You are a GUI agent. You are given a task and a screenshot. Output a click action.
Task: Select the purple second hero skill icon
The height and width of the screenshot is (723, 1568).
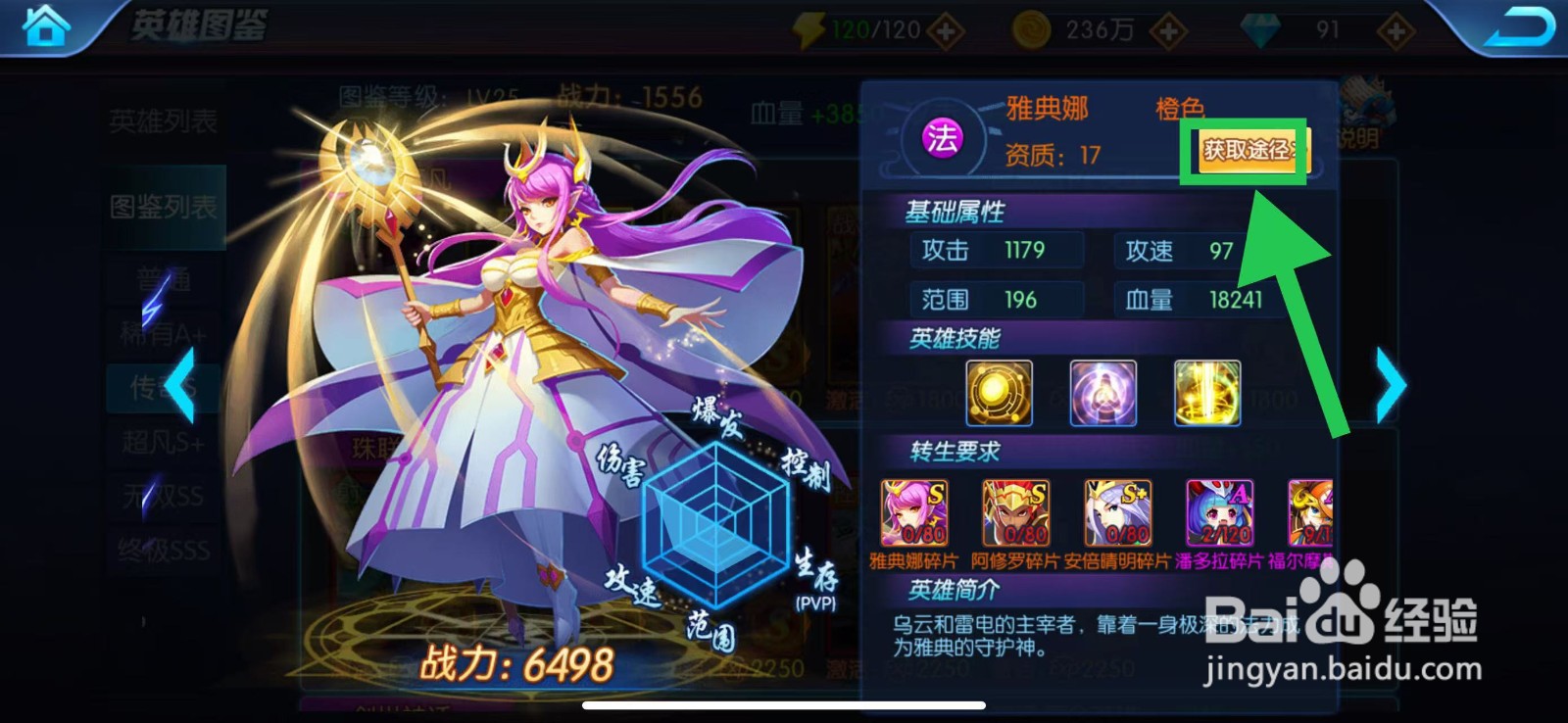click(x=1102, y=394)
